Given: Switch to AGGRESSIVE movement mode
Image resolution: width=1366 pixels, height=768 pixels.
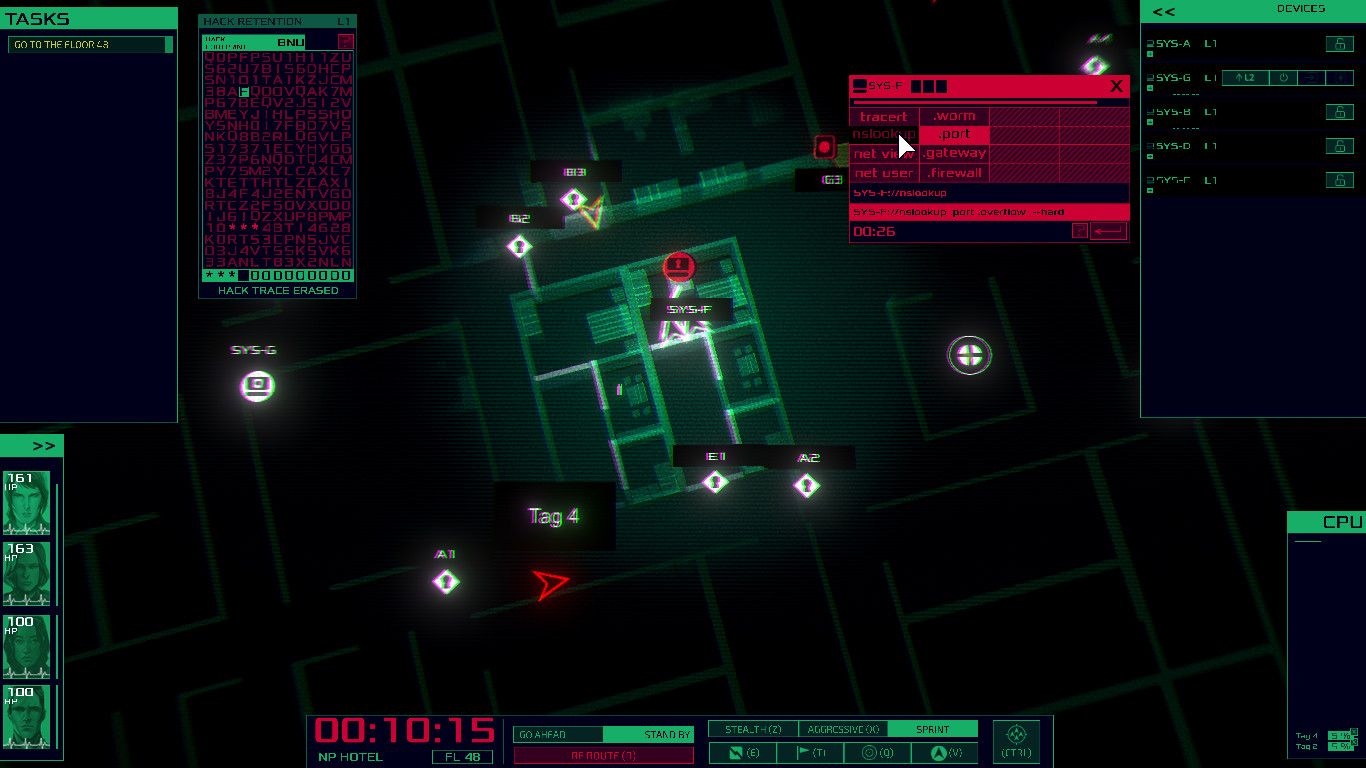Looking at the screenshot, I should [x=842, y=730].
